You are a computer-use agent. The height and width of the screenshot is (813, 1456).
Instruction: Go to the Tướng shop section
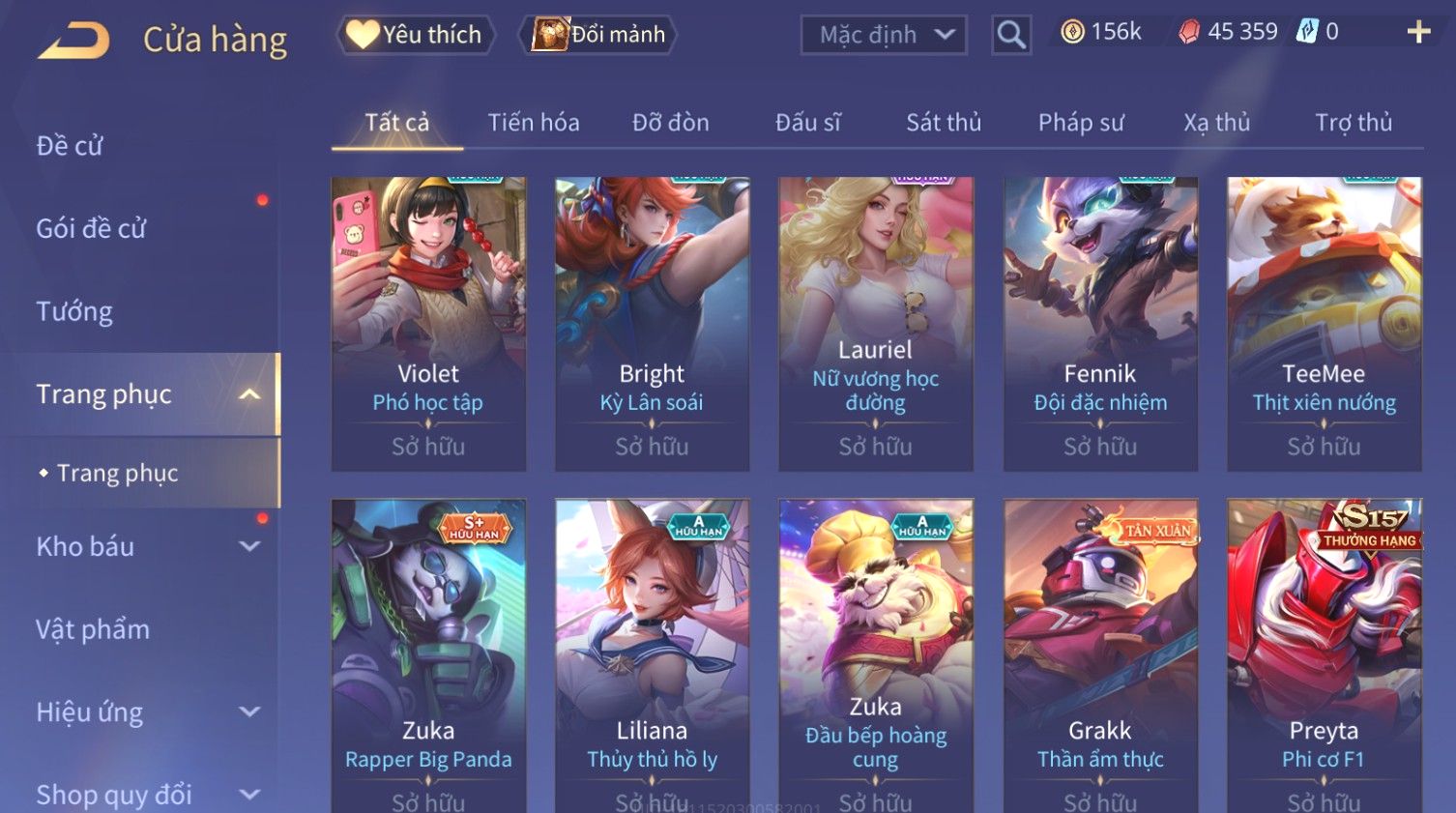tap(74, 311)
